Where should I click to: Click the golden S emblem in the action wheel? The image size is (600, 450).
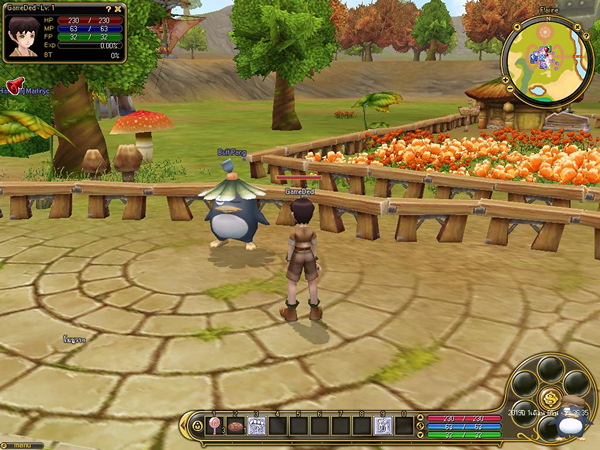click(x=550, y=398)
